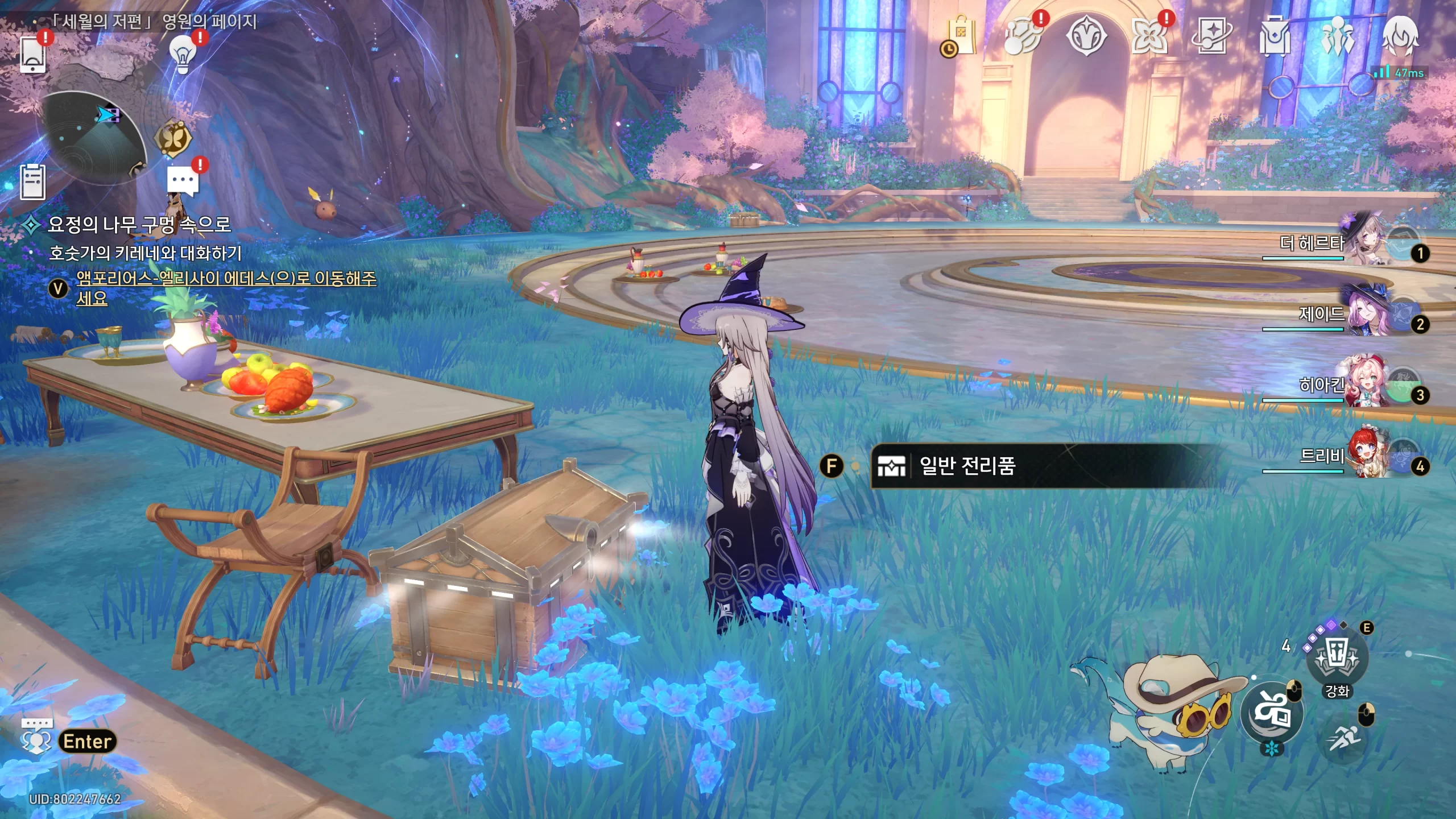
Task: Click the golden butterfly icon beside minimap
Action: click(173, 138)
